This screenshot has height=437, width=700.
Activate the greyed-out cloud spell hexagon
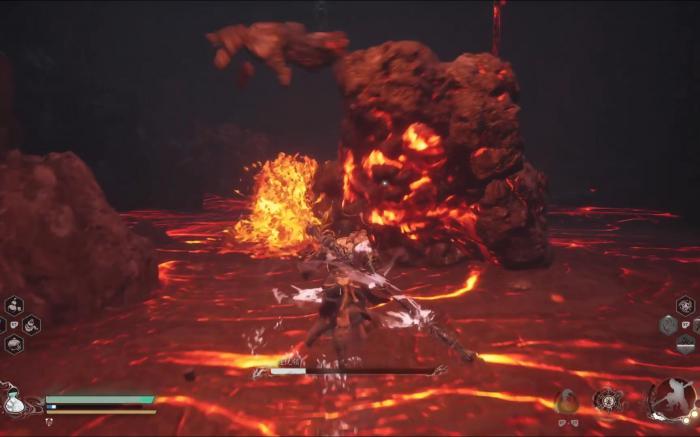pos(668,324)
